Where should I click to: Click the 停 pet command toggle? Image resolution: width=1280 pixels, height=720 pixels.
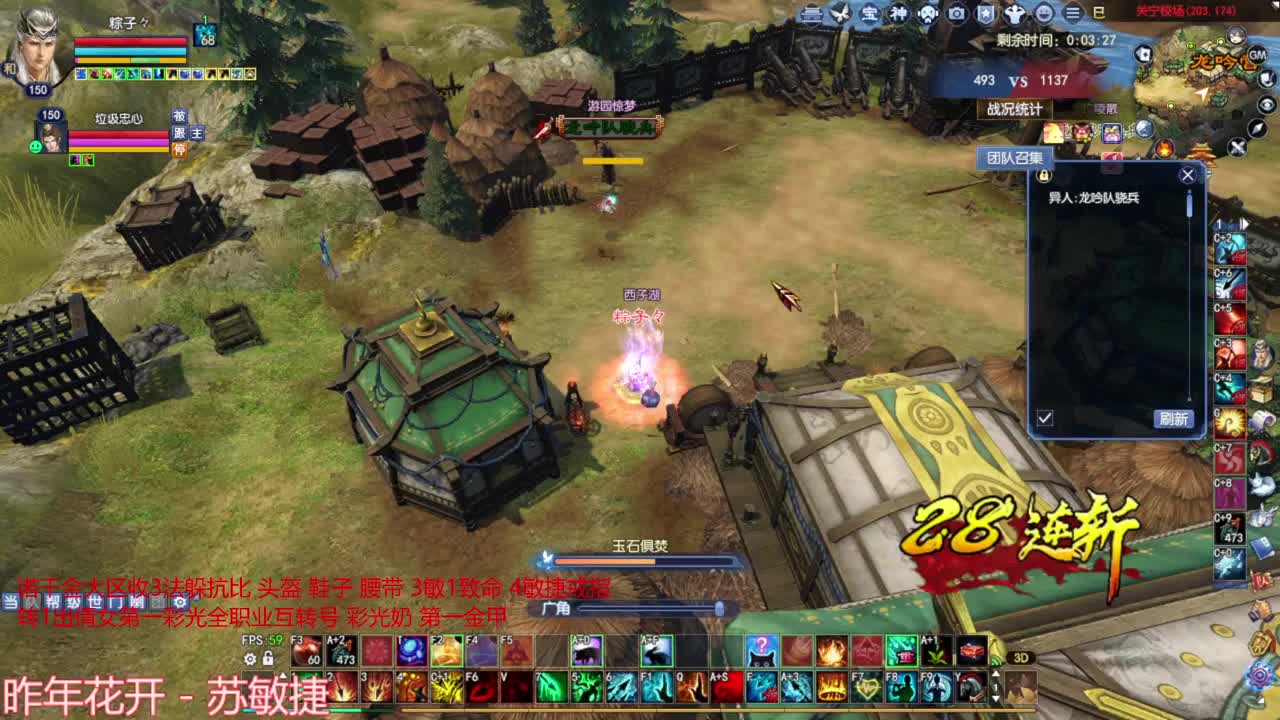tap(180, 149)
